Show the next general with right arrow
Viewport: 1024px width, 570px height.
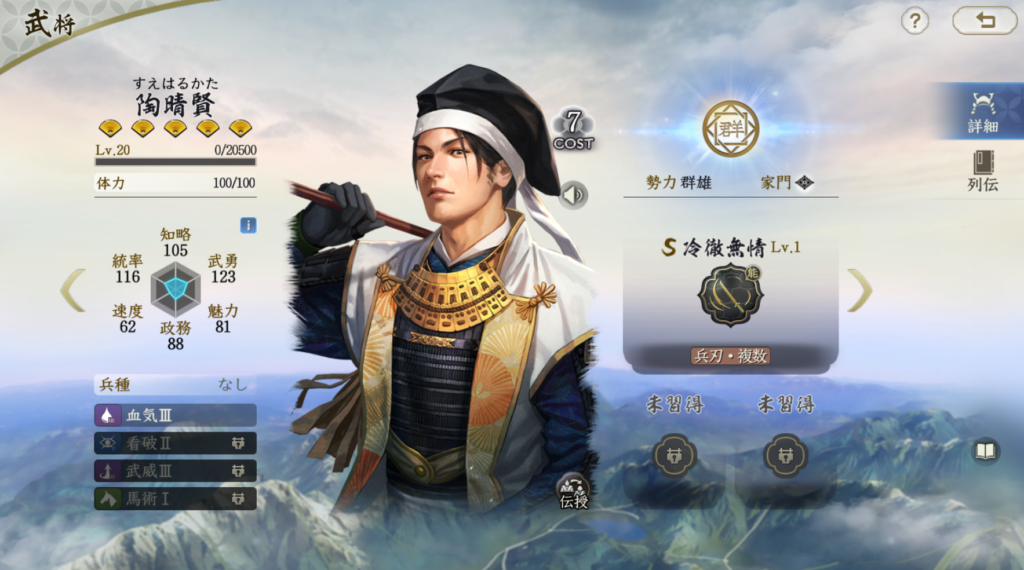click(x=859, y=290)
